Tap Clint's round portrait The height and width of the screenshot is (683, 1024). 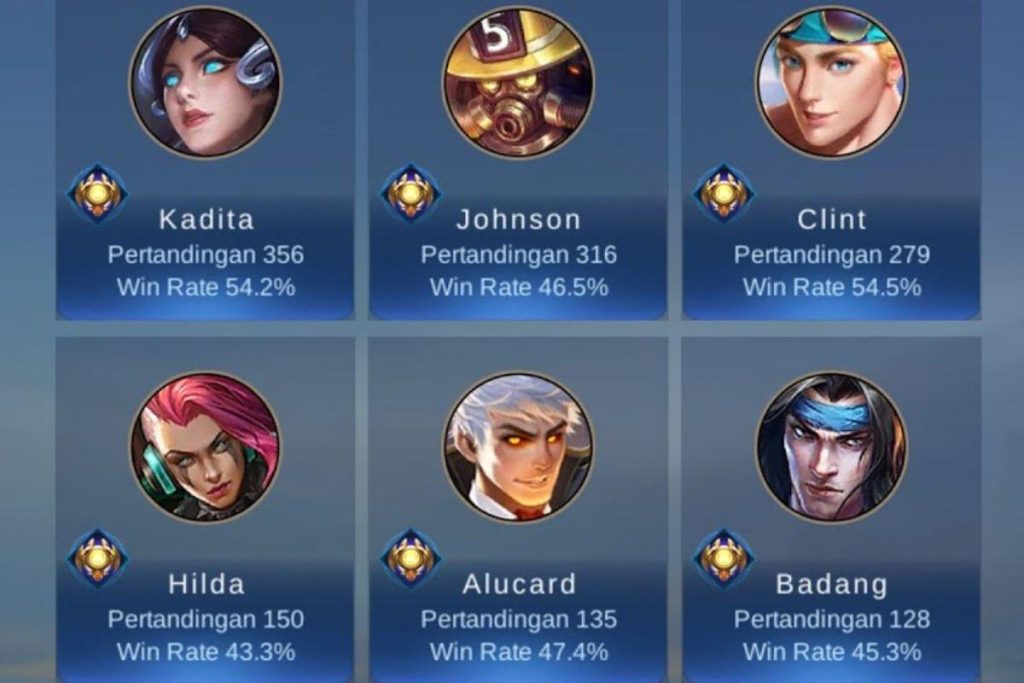[831, 81]
